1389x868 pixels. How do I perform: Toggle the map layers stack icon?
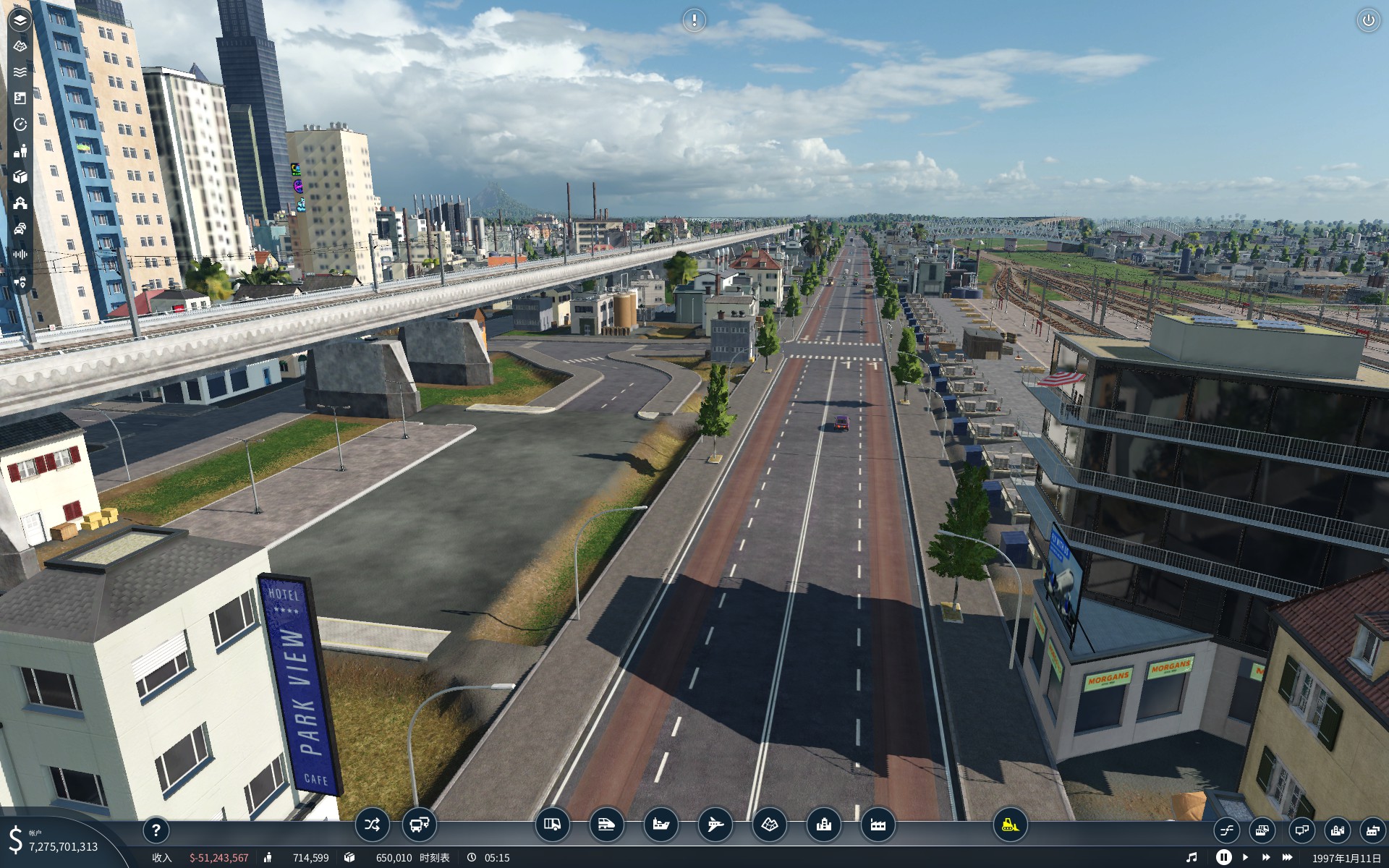[x=20, y=20]
